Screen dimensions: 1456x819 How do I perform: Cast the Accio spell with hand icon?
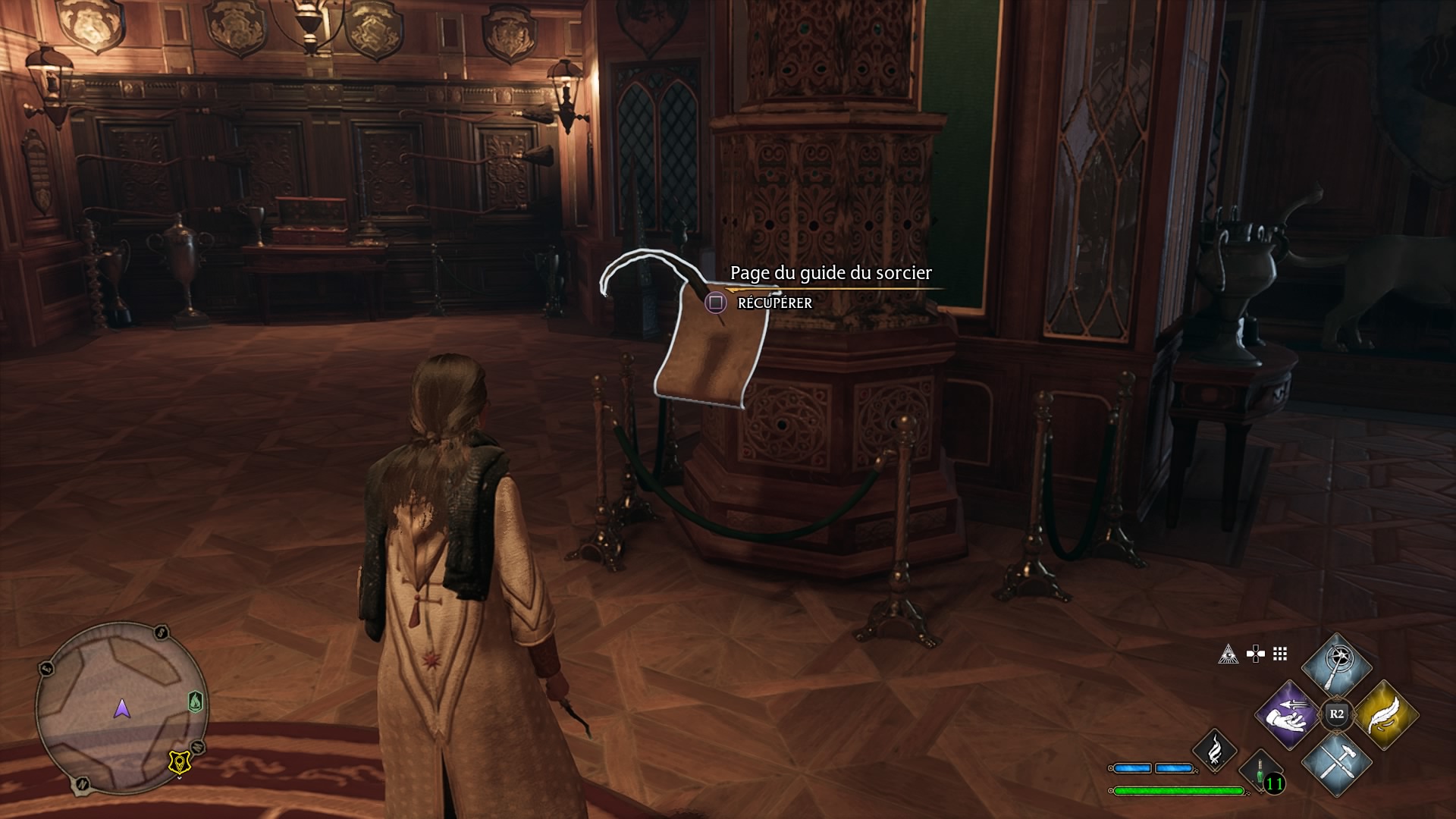tap(1287, 715)
